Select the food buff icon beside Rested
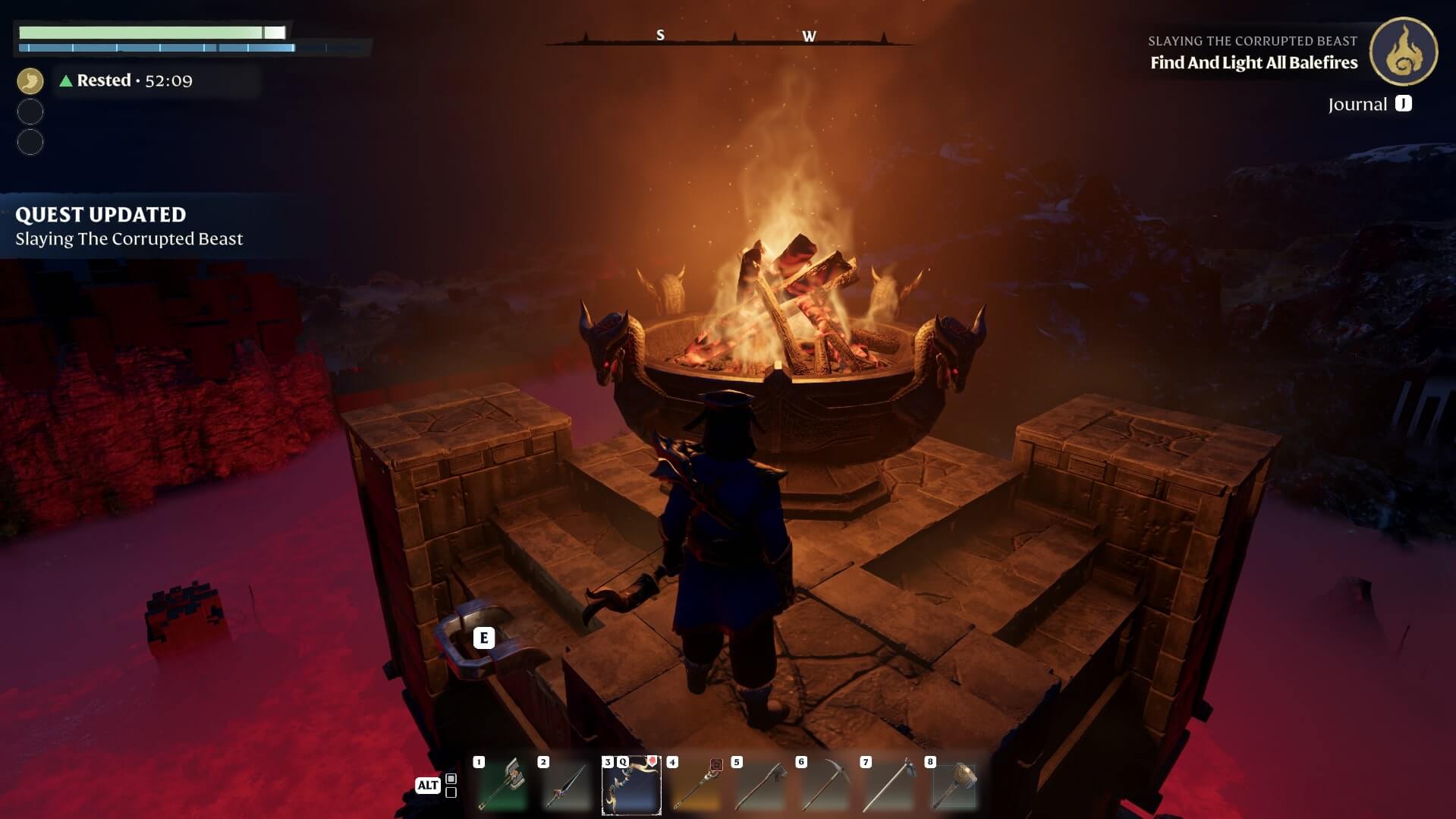Screen dimensions: 1456x819 tap(30, 80)
